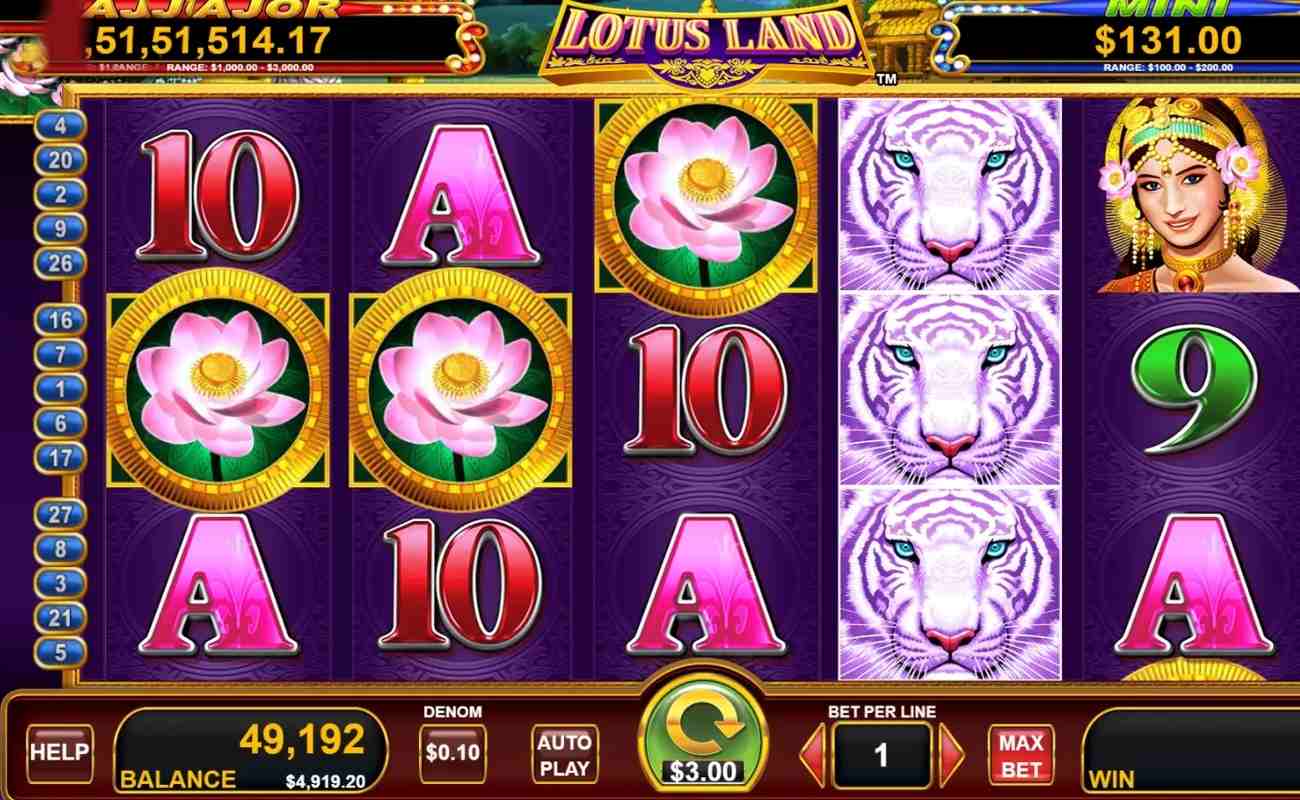Enable Auto Play mode
The height and width of the screenshot is (800, 1300).
[563, 753]
